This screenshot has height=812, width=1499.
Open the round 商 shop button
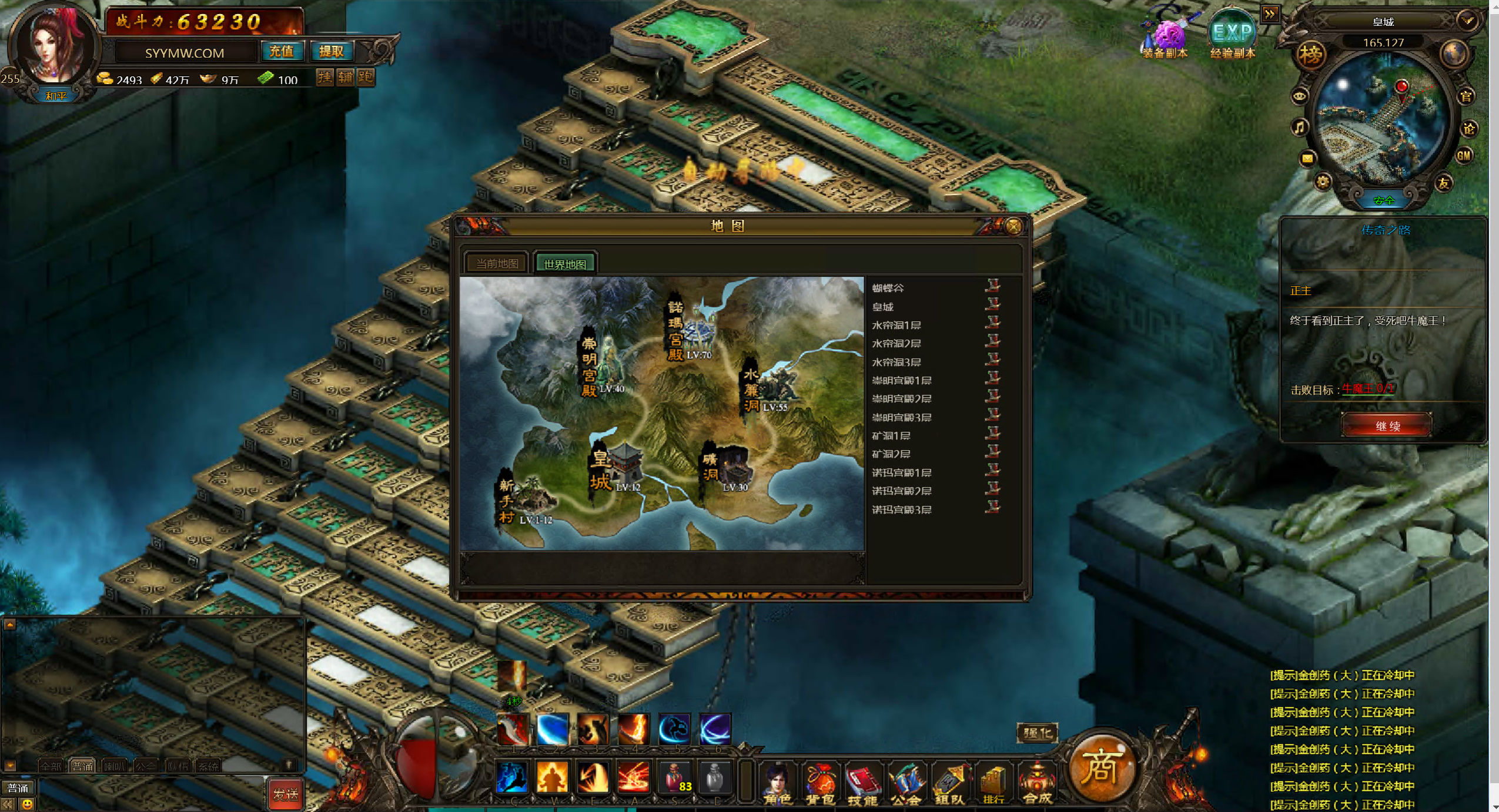point(1100,767)
